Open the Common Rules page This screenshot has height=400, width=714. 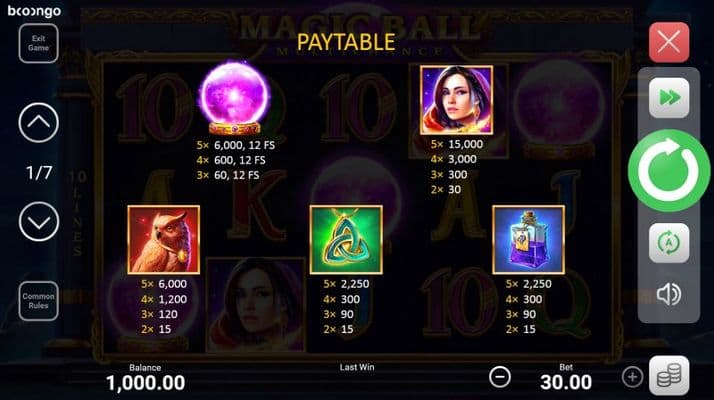coord(39,301)
